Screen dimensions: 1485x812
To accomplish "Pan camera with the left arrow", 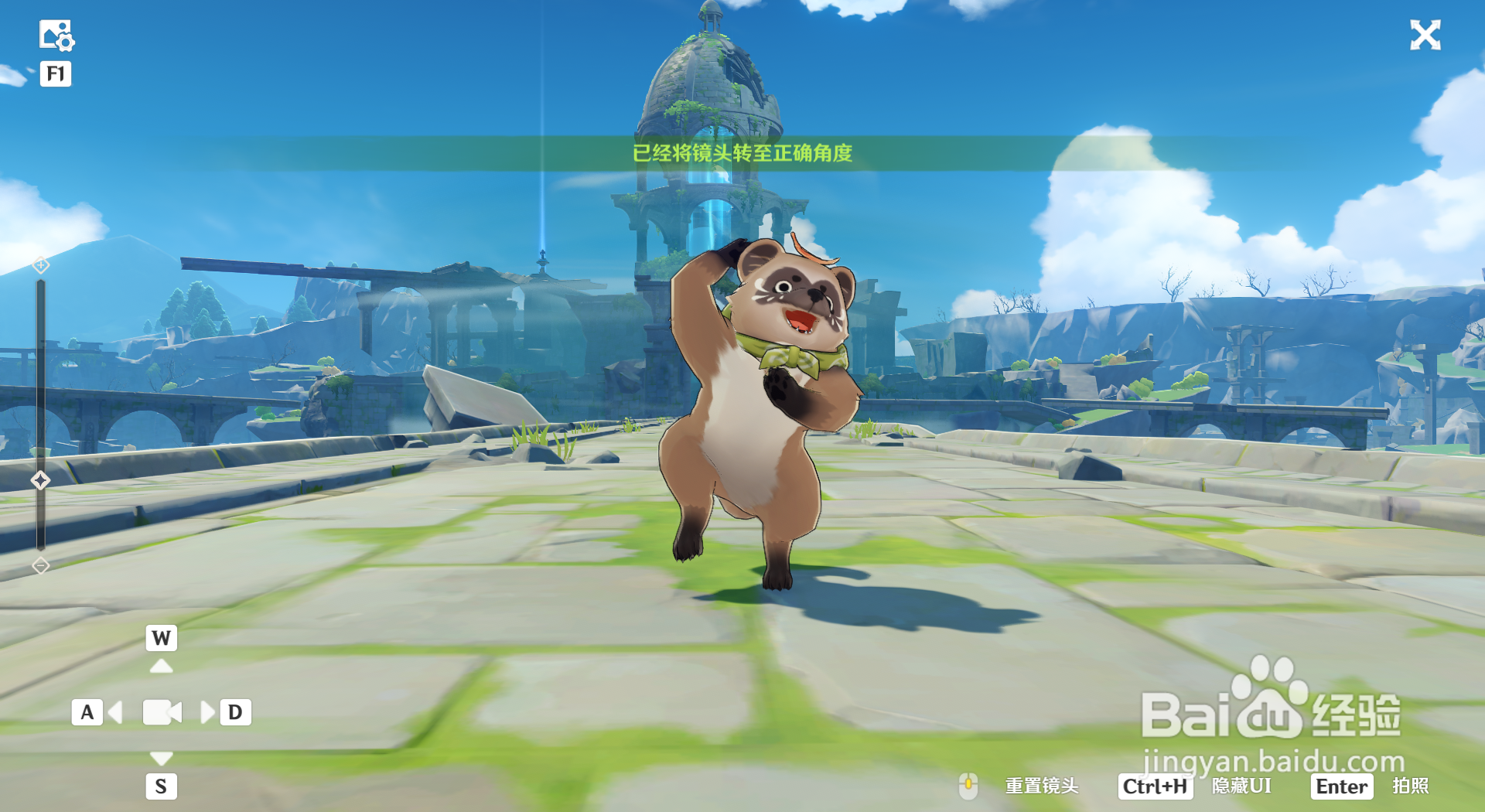I will click(116, 712).
